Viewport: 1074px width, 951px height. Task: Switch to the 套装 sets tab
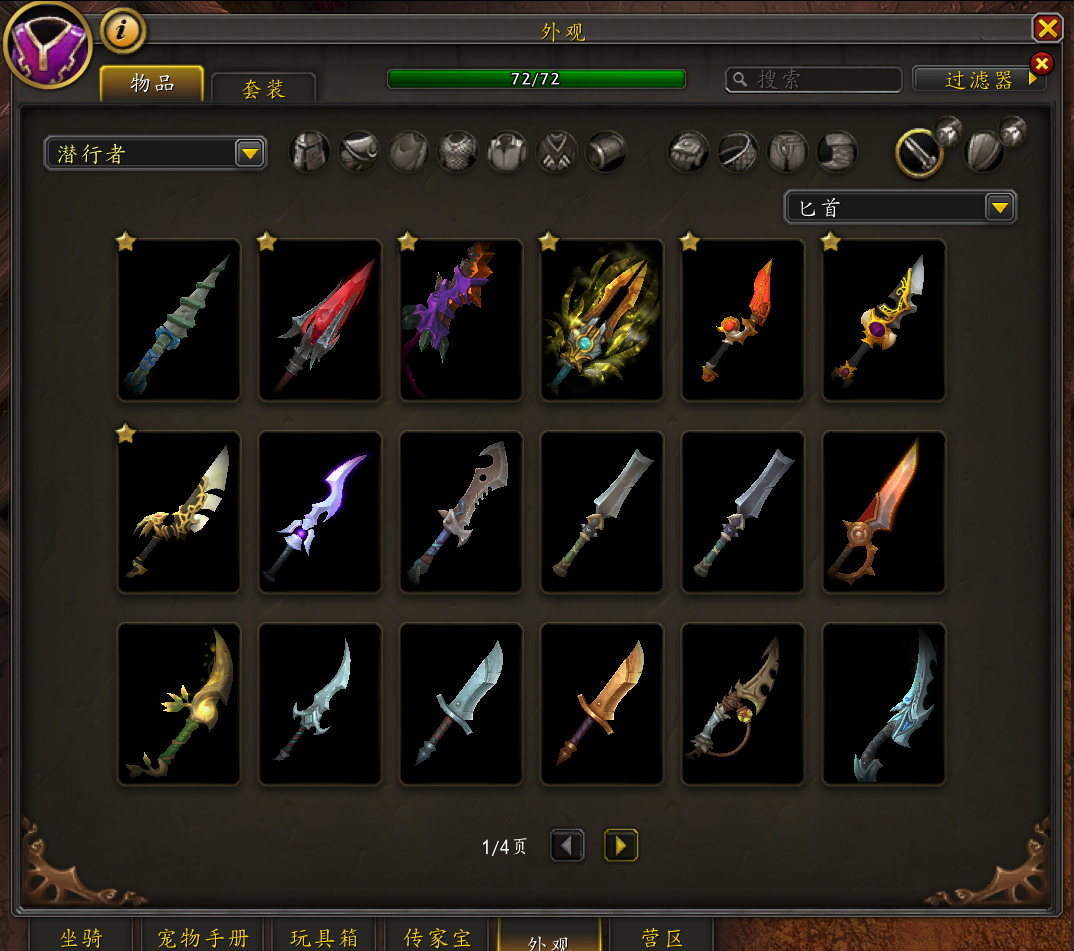[264, 89]
